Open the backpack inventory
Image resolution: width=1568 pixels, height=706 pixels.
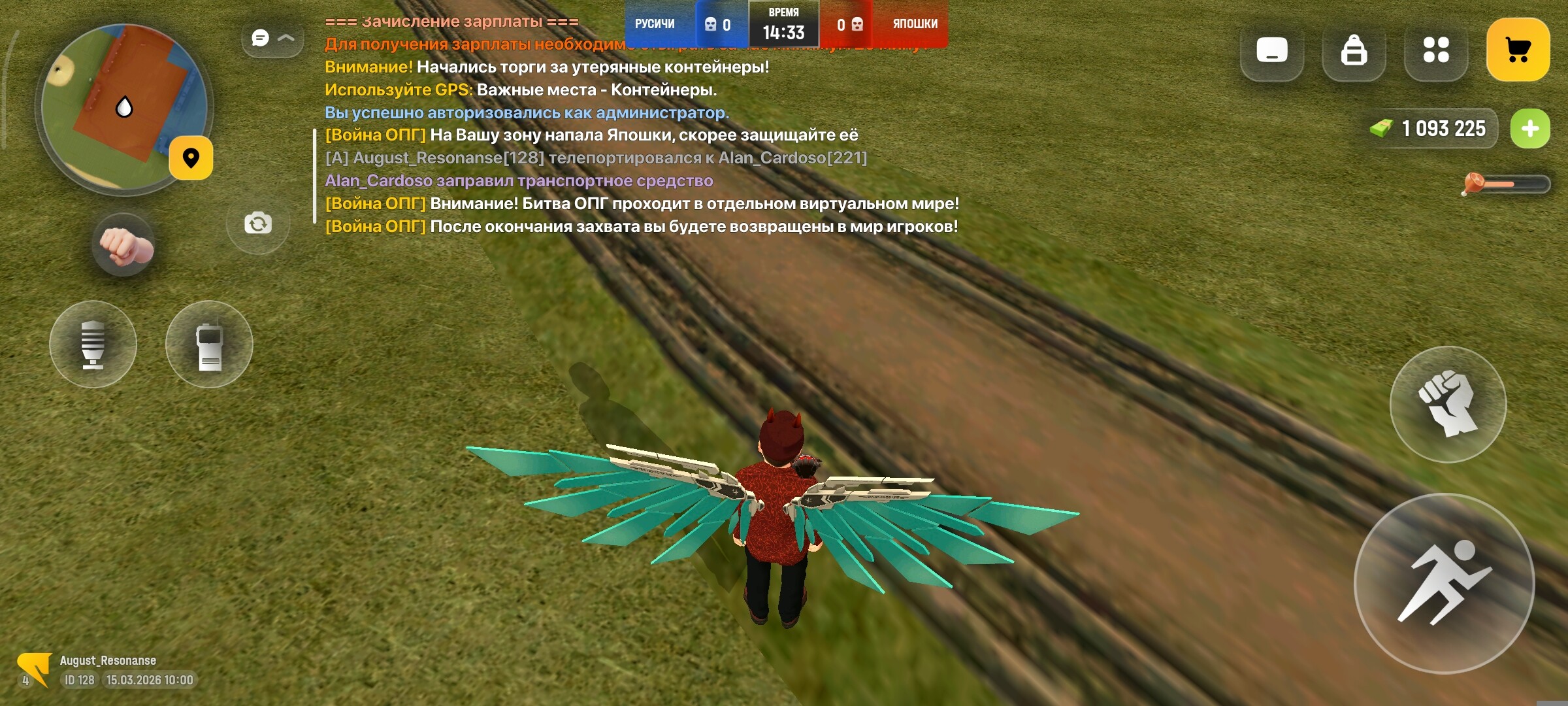(x=1354, y=50)
